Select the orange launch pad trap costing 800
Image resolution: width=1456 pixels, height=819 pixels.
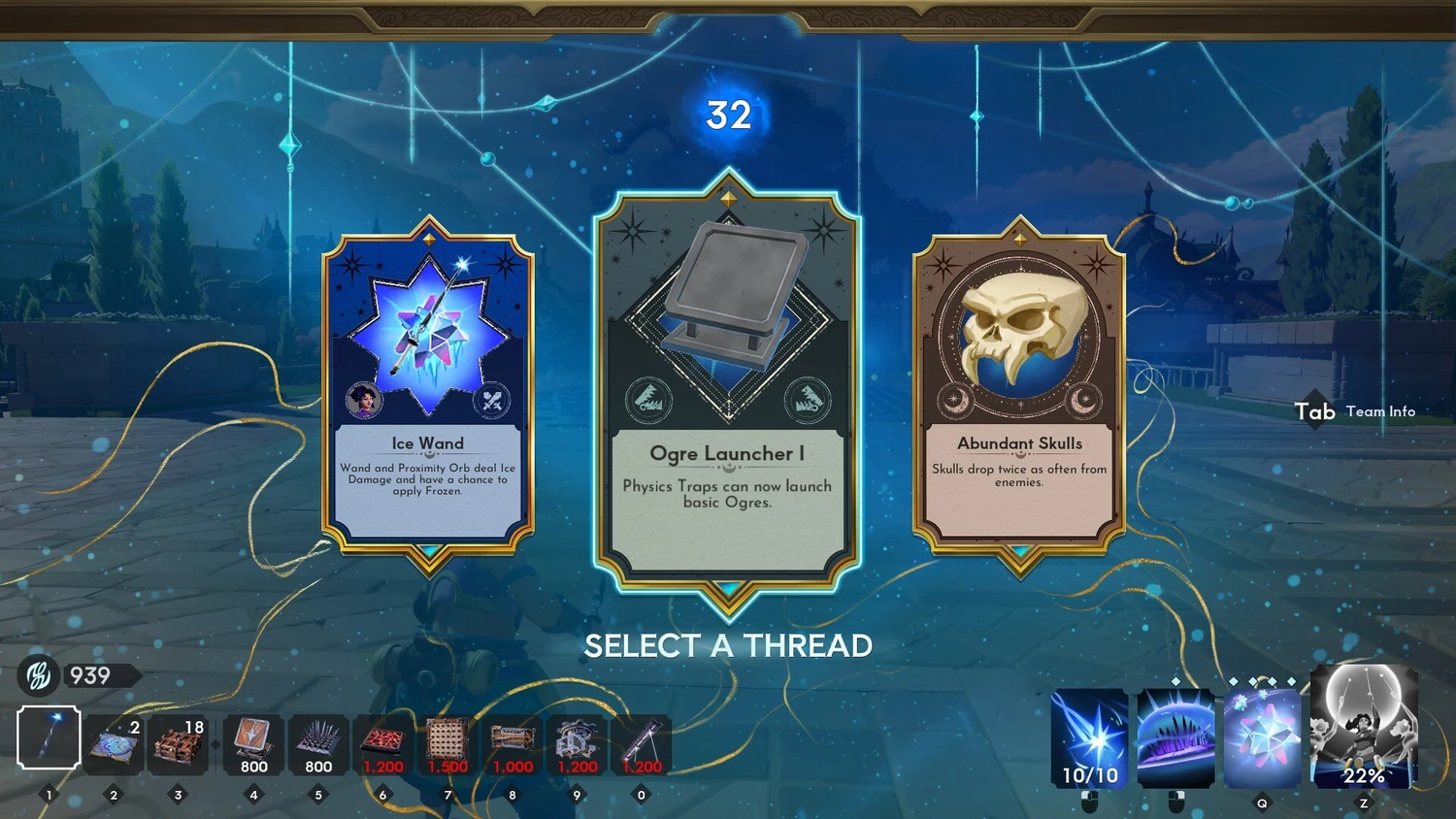point(253,744)
